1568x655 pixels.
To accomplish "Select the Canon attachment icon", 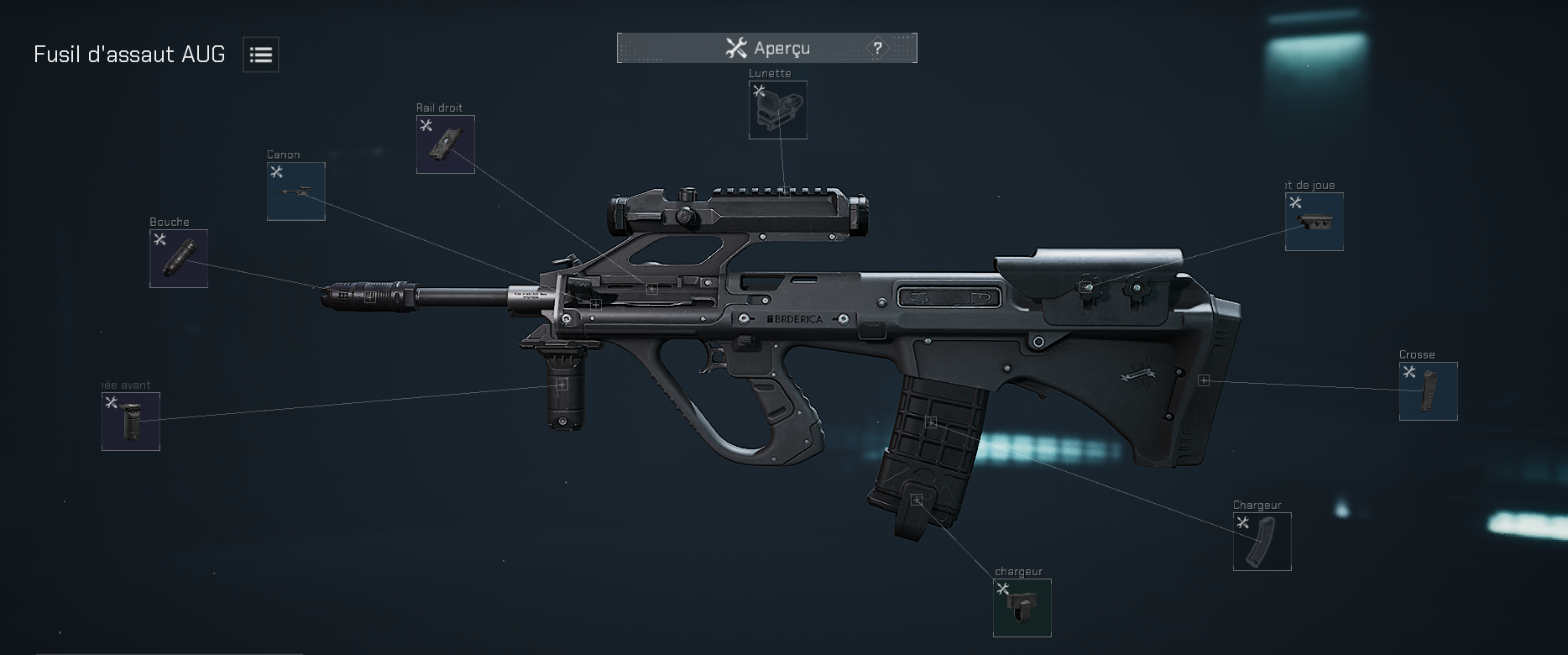I will 295,191.
